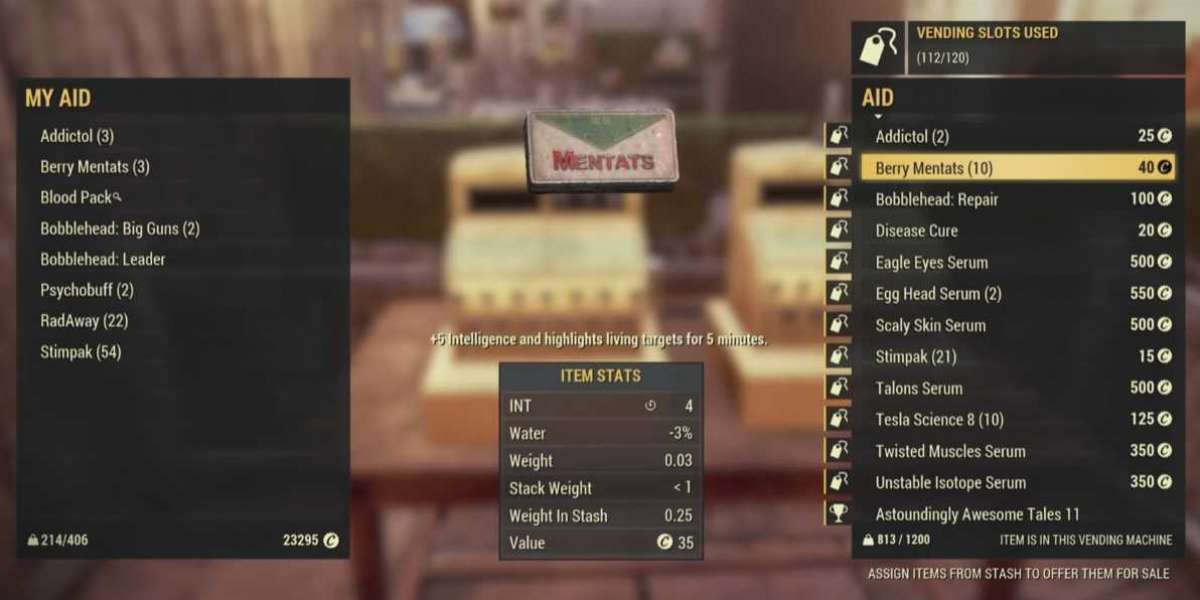The height and width of the screenshot is (600, 1200).
Task: Select Addictol (2) priced at 25 caps
Action: [1015, 136]
